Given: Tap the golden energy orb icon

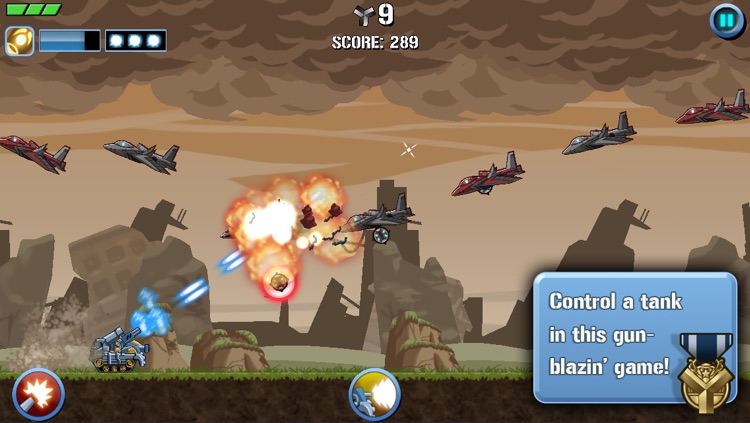Looking at the screenshot, I should (19, 41).
